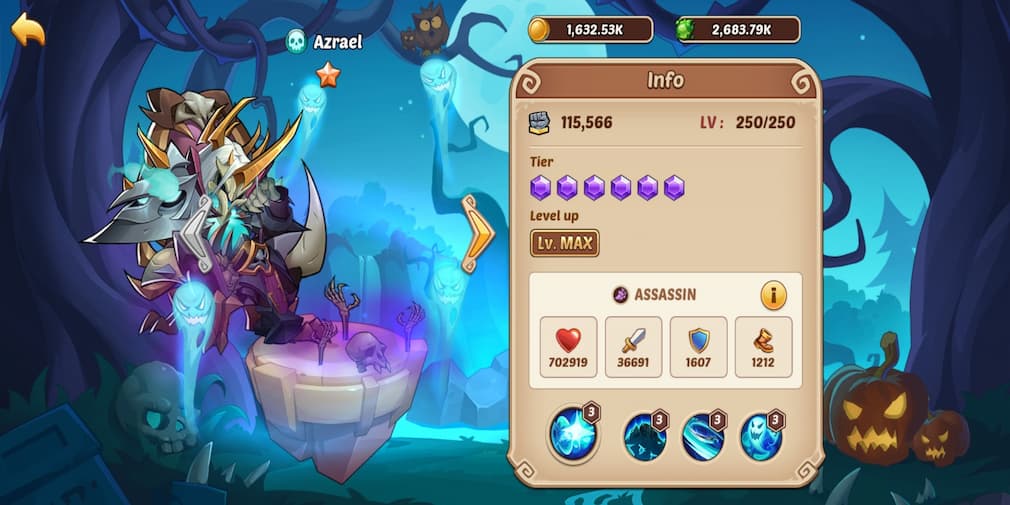The height and width of the screenshot is (505, 1010).
Task: View the ghost face passive skill
Action: coord(761,438)
